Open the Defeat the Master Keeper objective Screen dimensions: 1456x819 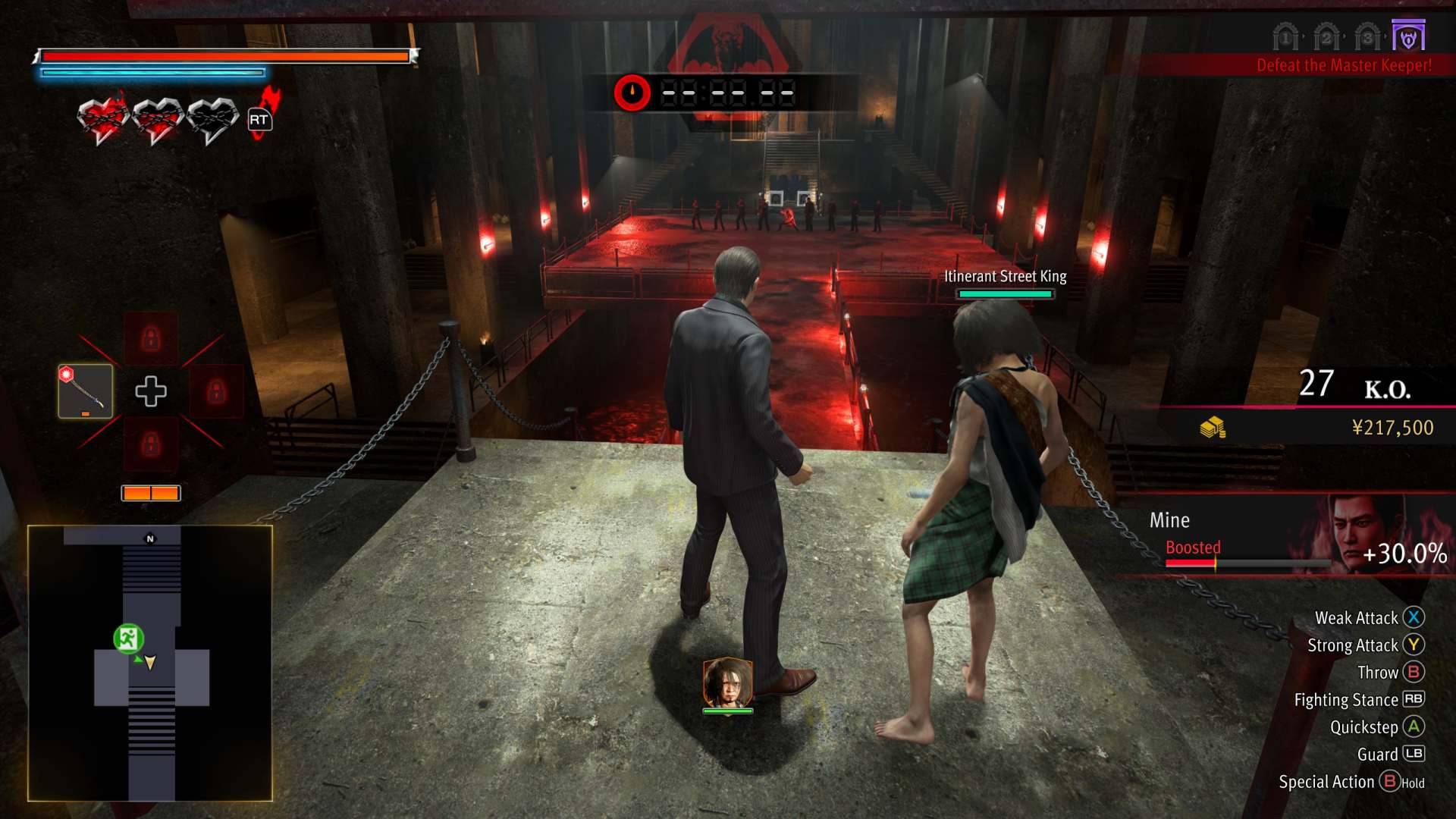pos(1344,65)
